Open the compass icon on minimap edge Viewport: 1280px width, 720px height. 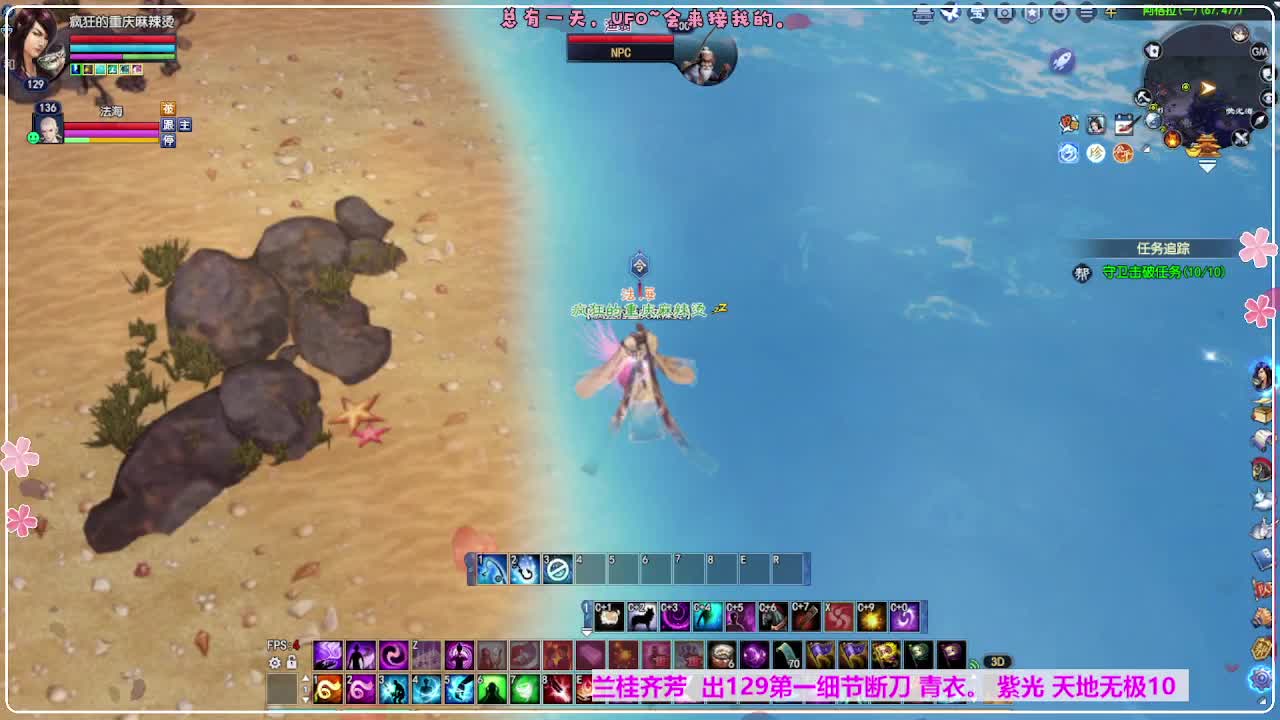click(1259, 122)
